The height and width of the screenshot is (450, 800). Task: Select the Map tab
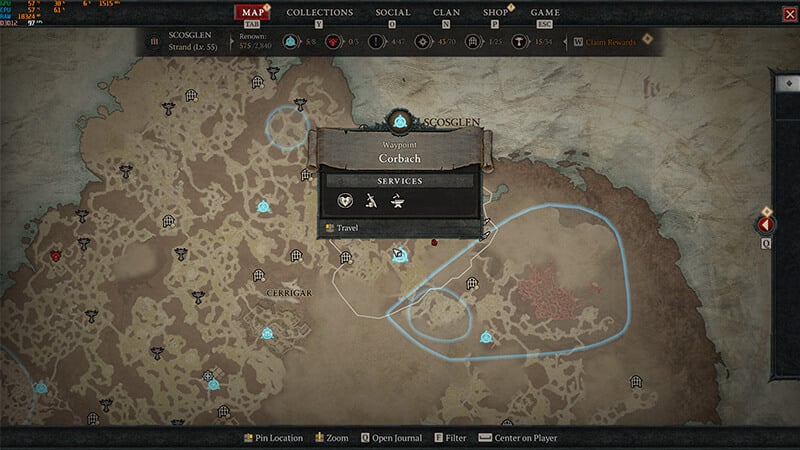(255, 13)
